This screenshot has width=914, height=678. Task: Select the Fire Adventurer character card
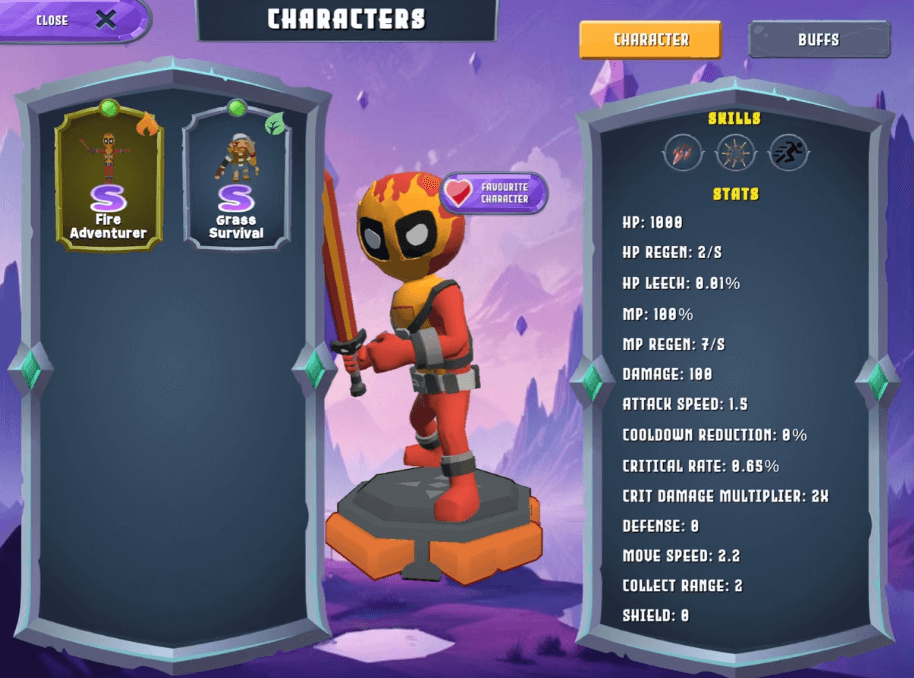(x=108, y=178)
